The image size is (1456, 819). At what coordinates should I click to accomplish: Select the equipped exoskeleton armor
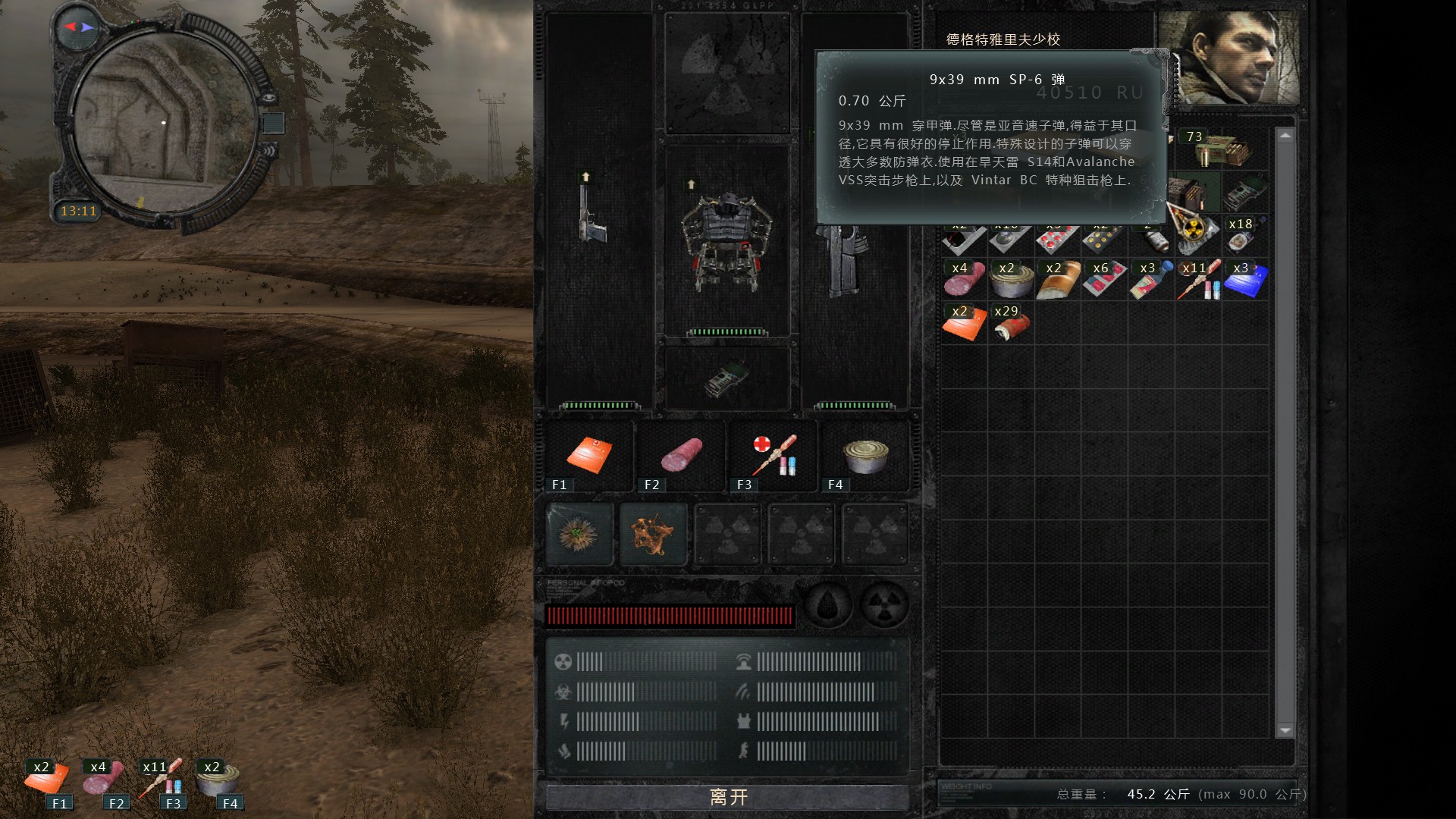click(726, 240)
